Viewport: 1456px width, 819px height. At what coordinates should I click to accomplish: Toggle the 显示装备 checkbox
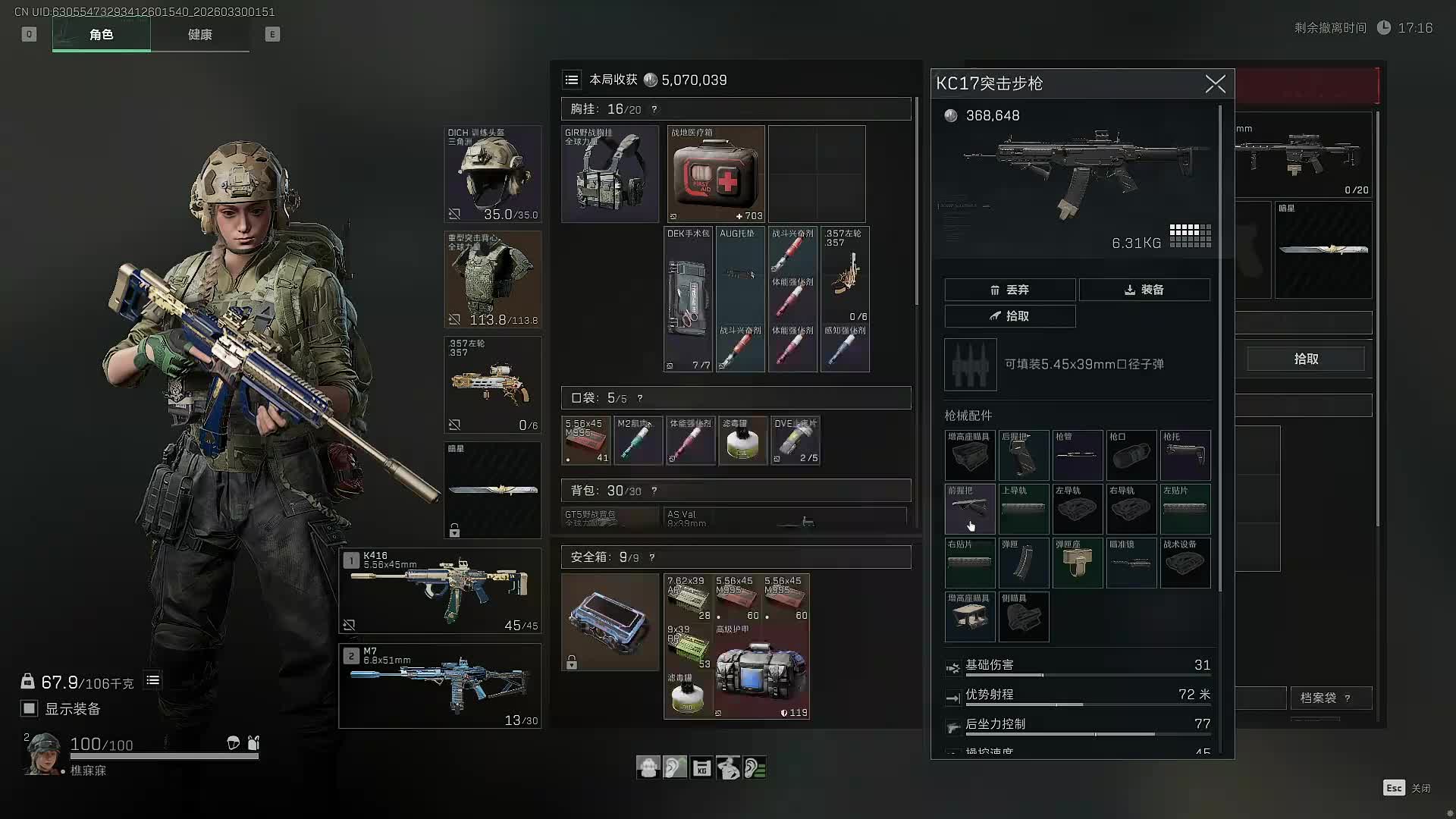[x=29, y=708]
